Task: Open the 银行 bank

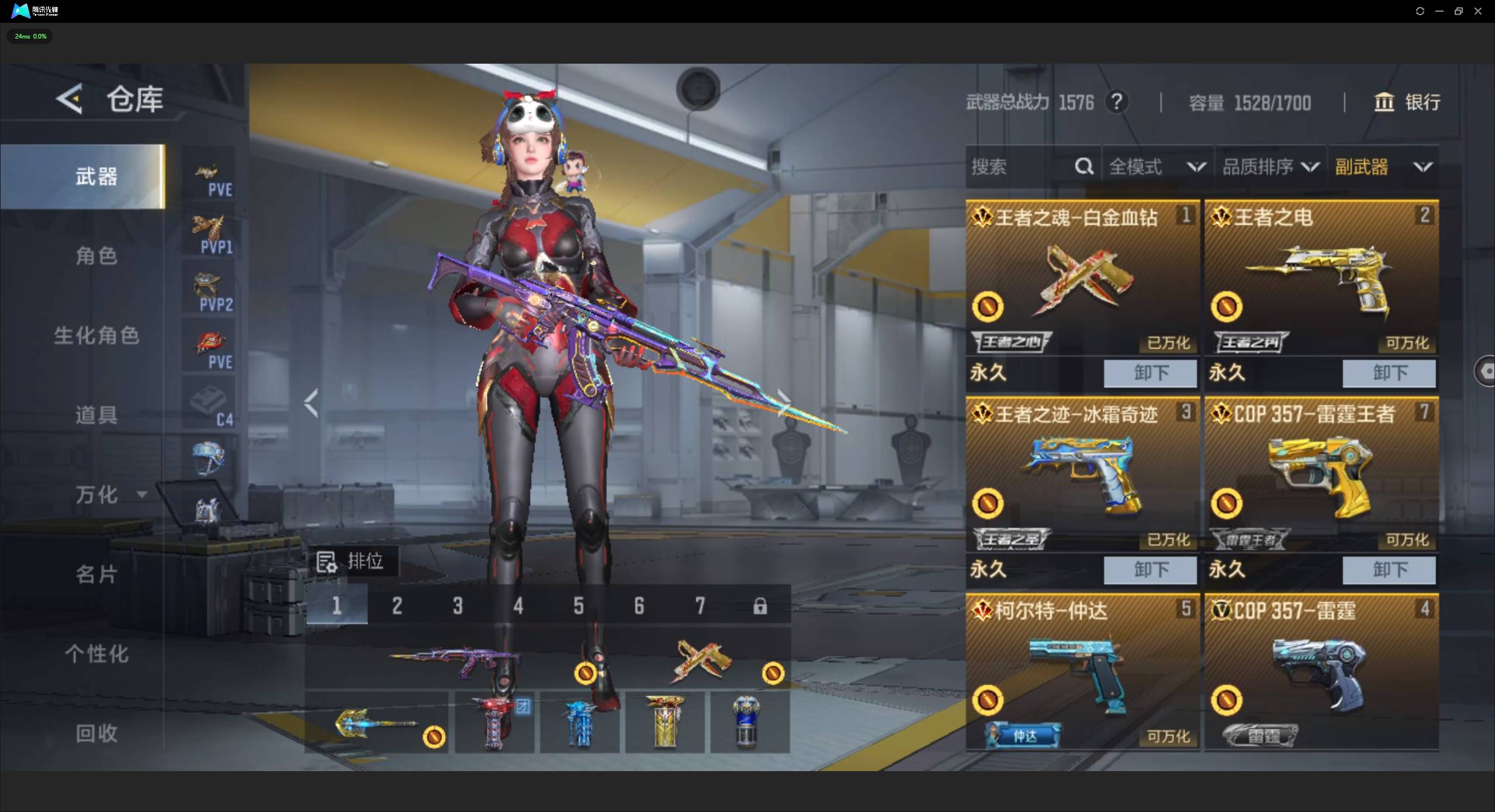Action: coord(1406,102)
